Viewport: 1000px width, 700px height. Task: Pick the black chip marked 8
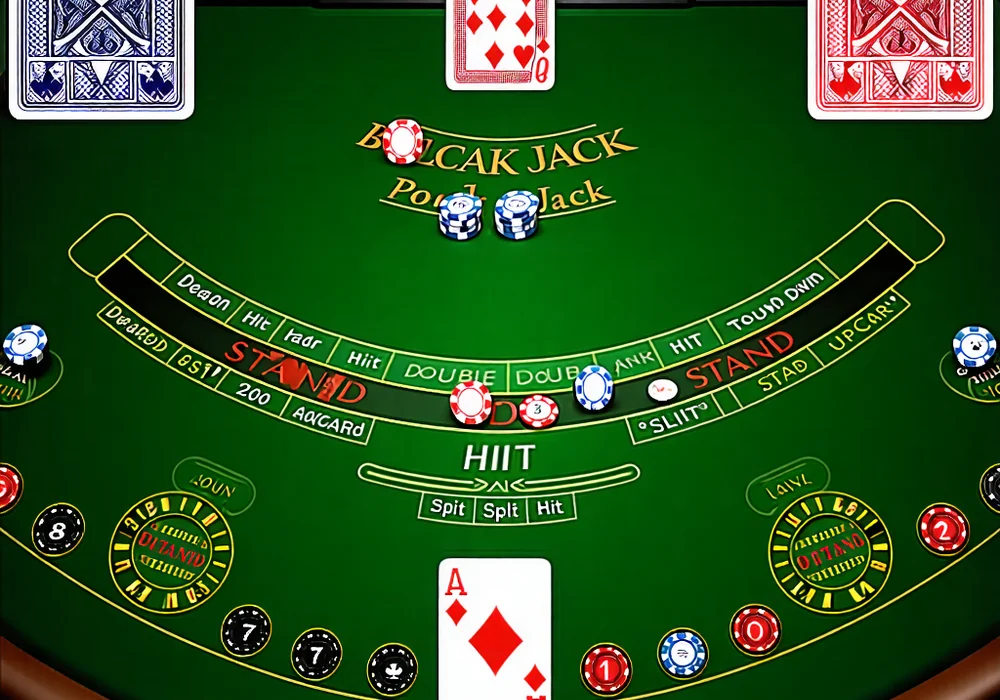click(x=58, y=530)
